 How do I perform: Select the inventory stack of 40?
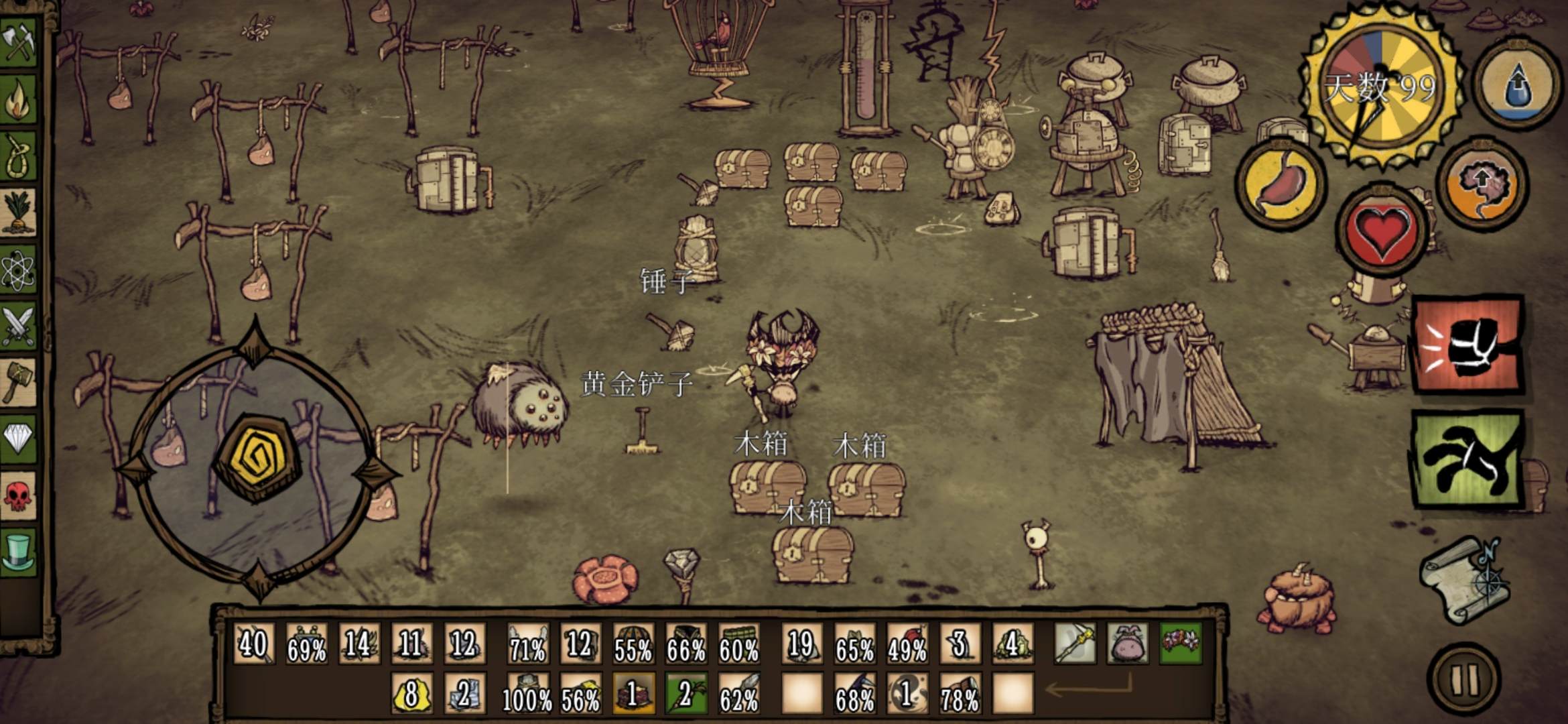[x=253, y=644]
